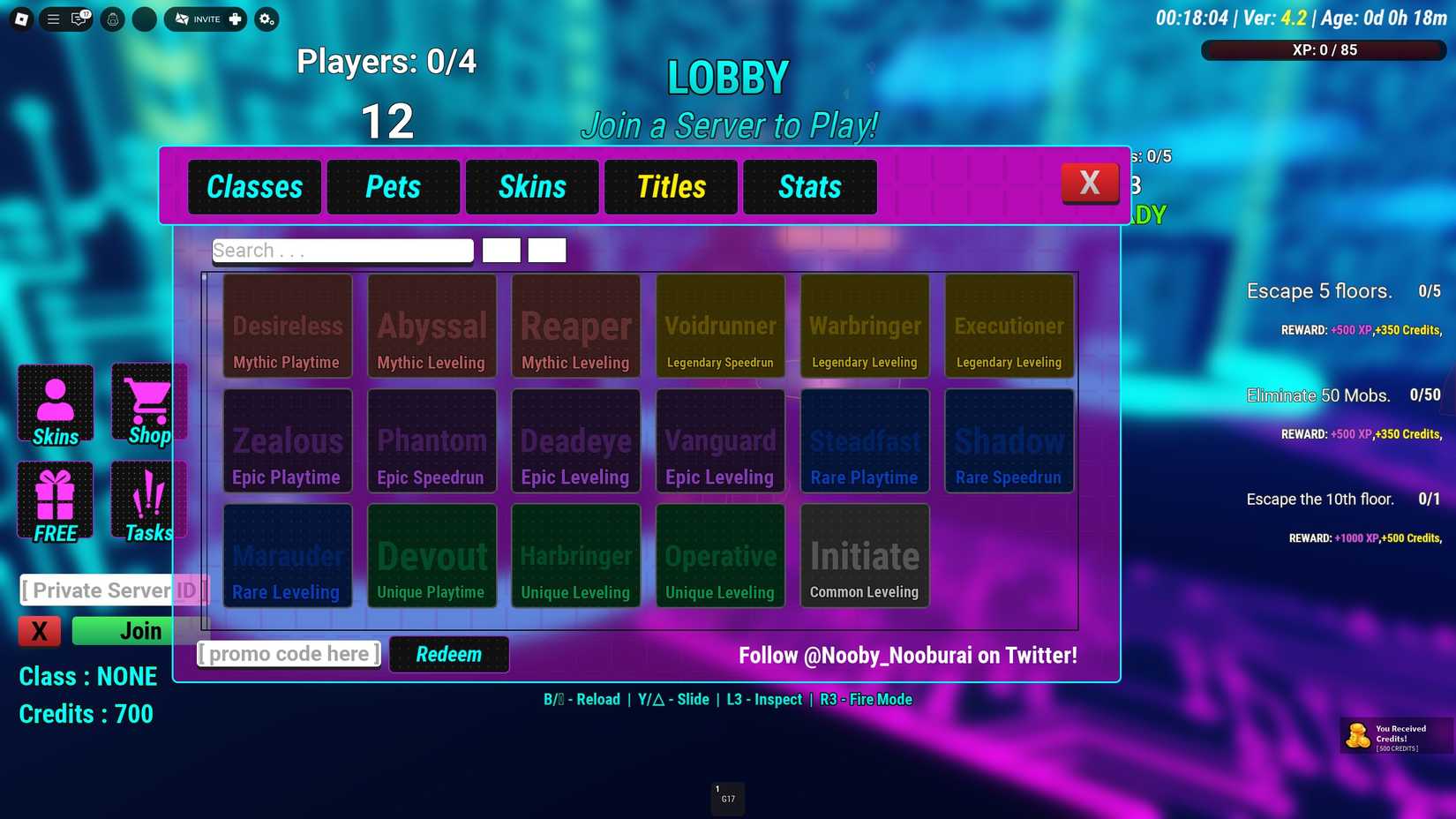Redeem a promo code
Screen dimensions: 1456x819
448,654
